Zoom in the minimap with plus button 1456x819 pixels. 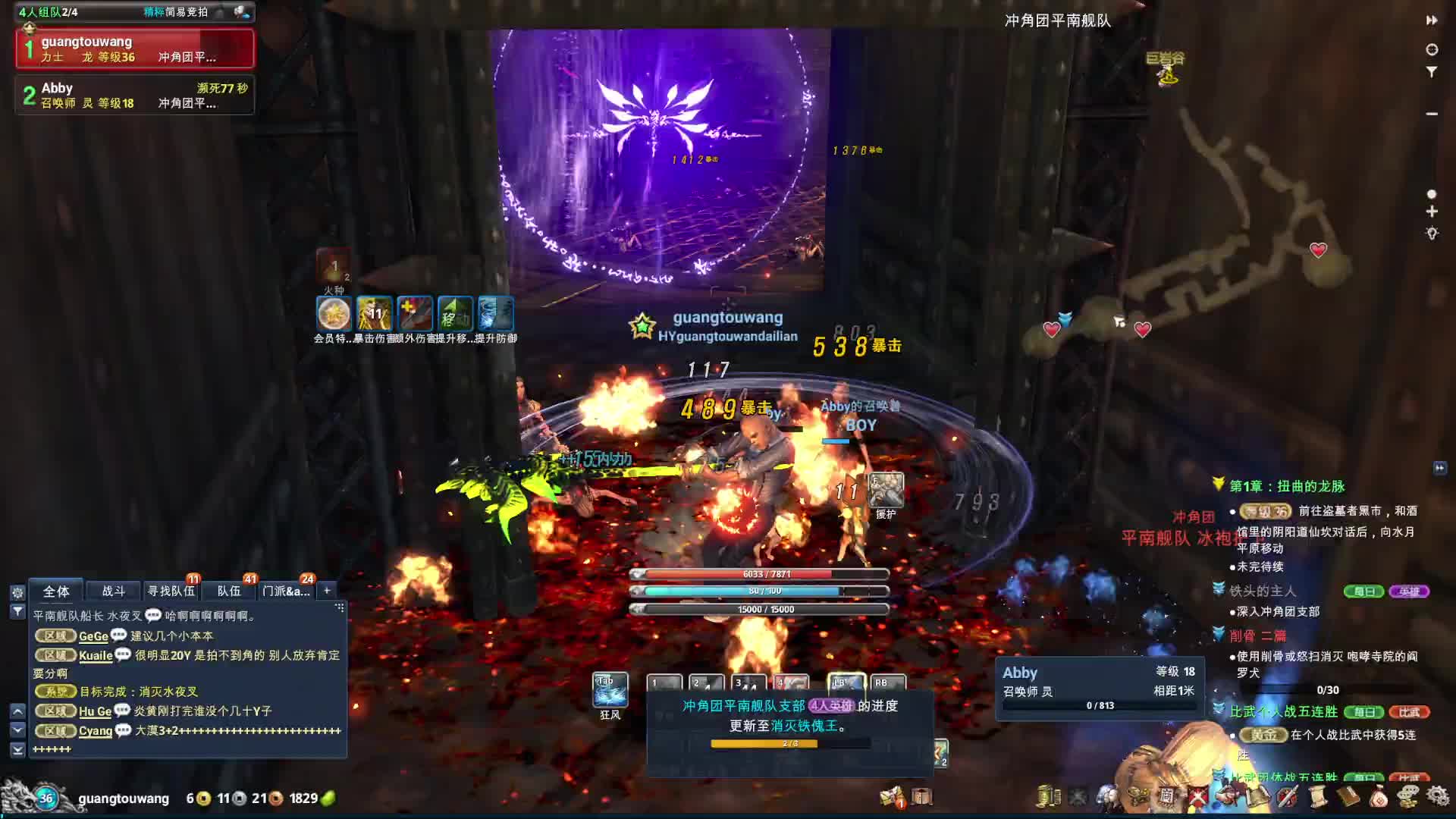(1432, 212)
